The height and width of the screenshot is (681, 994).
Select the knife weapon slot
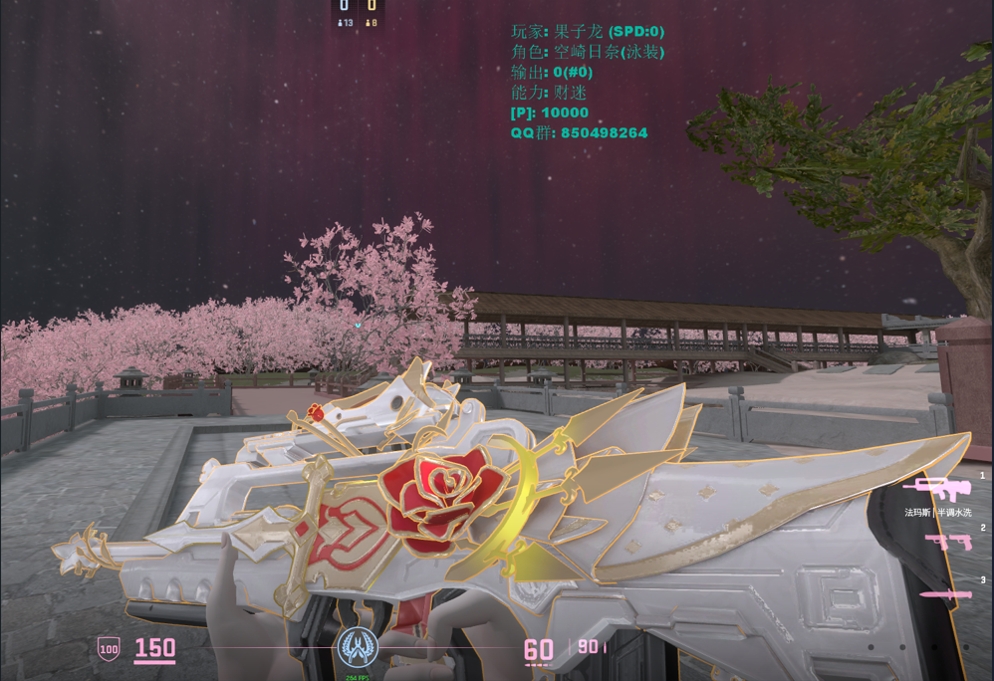(x=945, y=595)
